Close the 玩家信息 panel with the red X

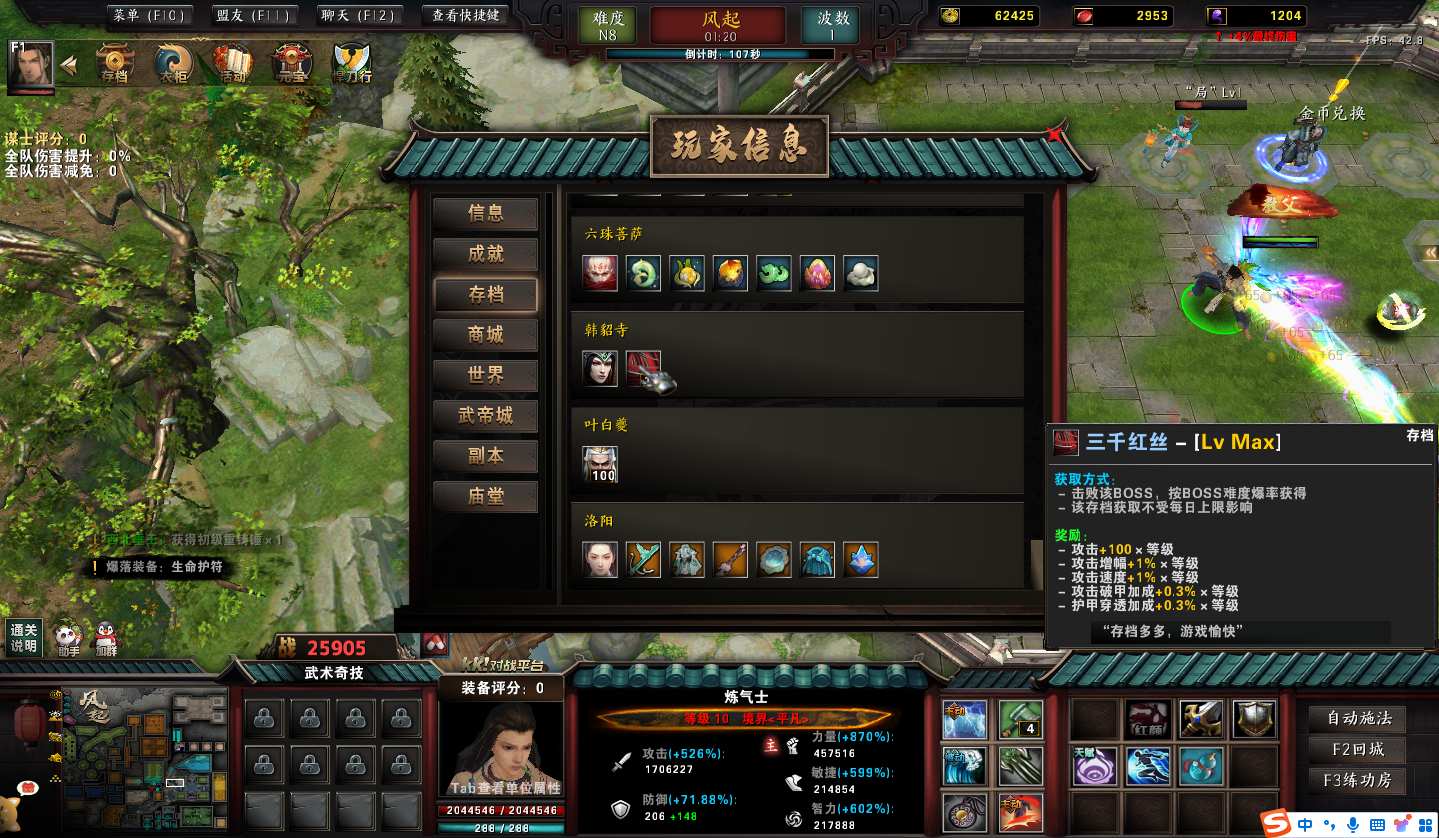[1055, 133]
